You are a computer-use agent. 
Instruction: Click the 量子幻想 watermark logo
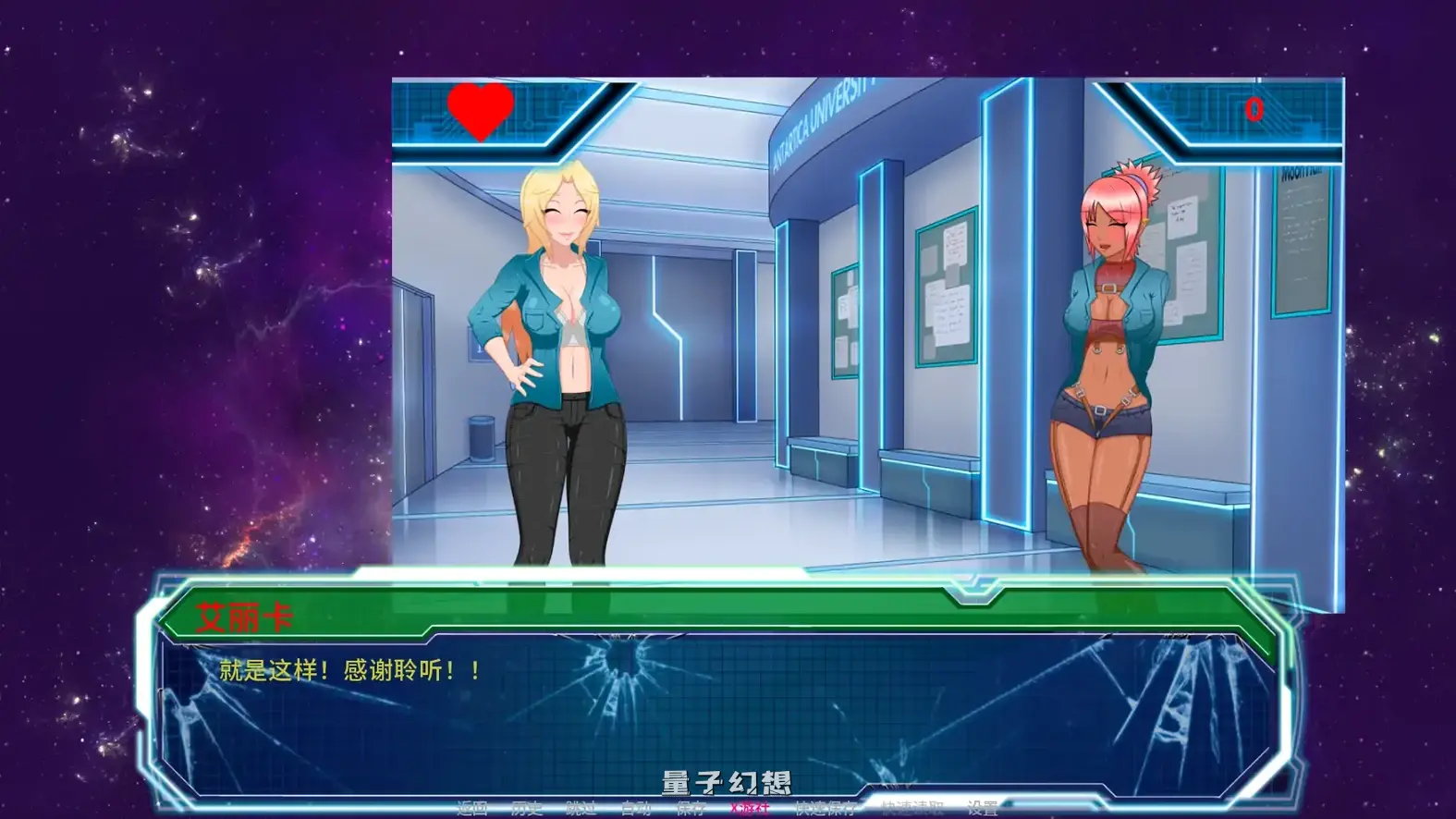coord(727,781)
